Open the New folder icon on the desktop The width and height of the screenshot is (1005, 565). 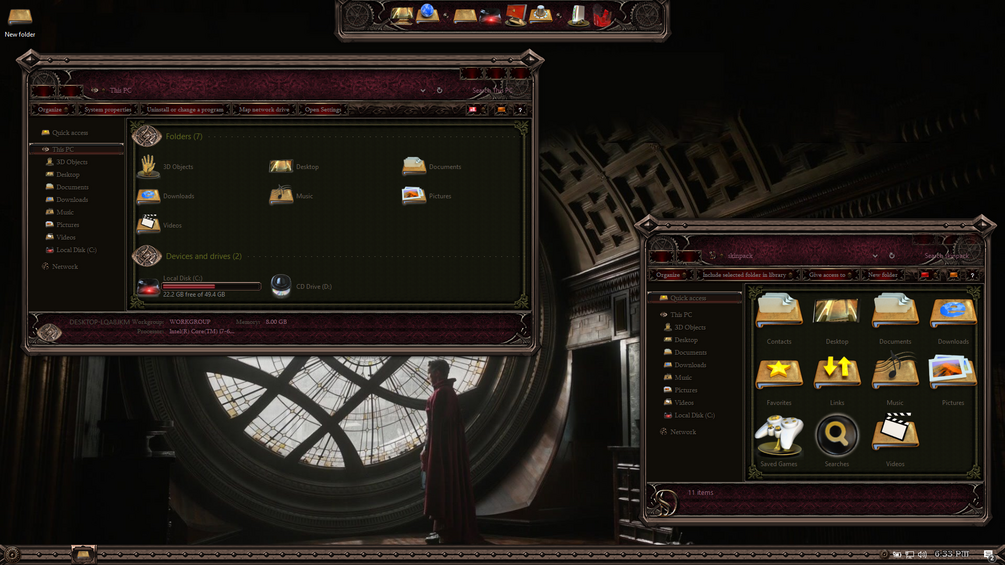click(19, 18)
